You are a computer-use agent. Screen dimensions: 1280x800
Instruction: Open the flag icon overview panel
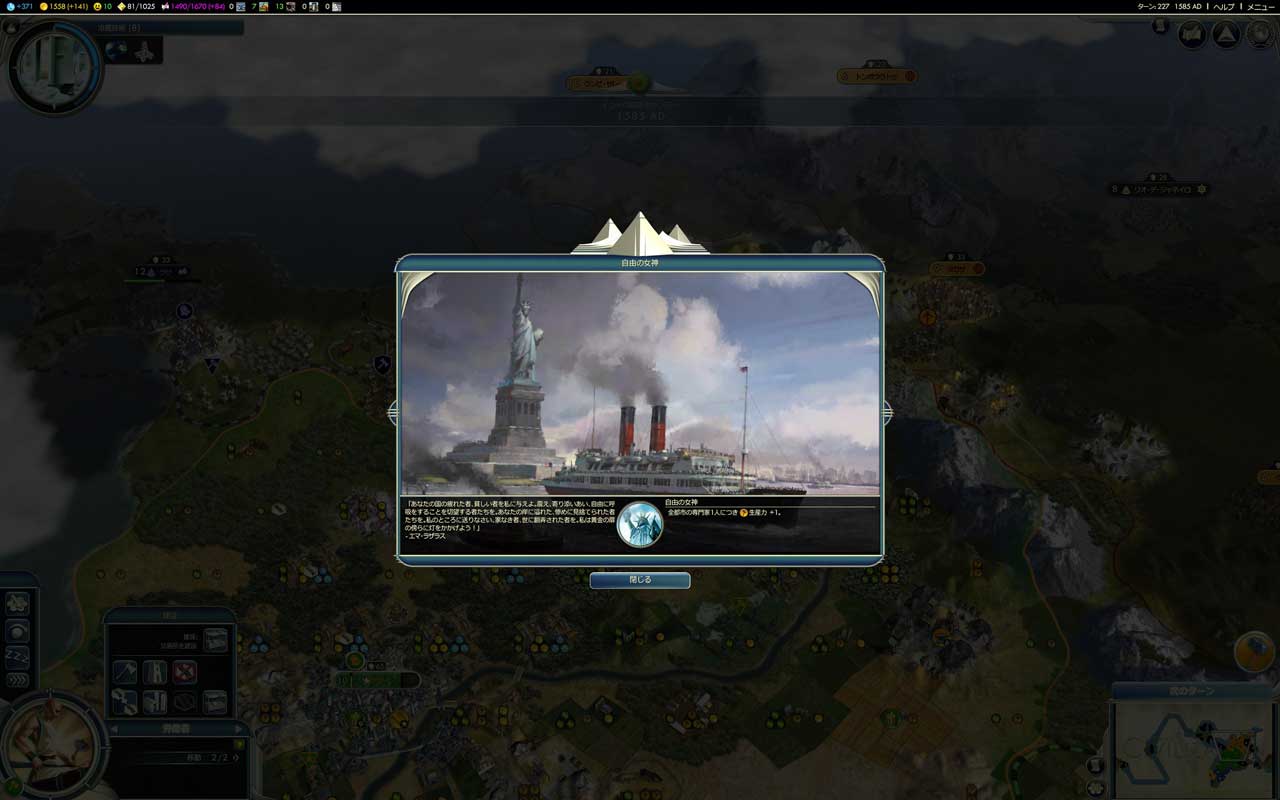click(x=1192, y=35)
